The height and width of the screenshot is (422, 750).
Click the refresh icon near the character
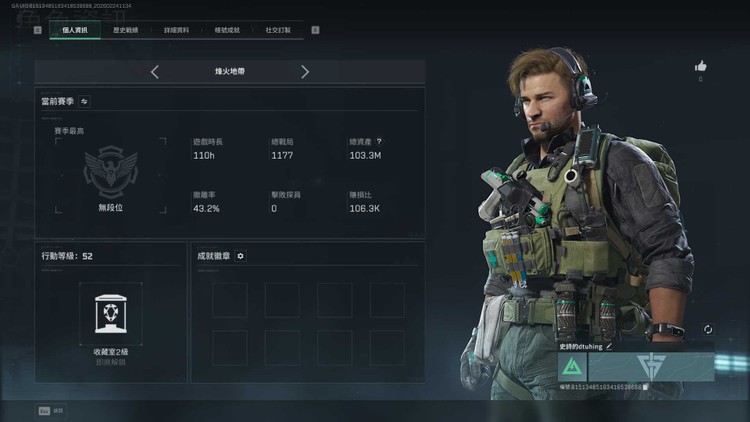pyautogui.click(x=708, y=329)
